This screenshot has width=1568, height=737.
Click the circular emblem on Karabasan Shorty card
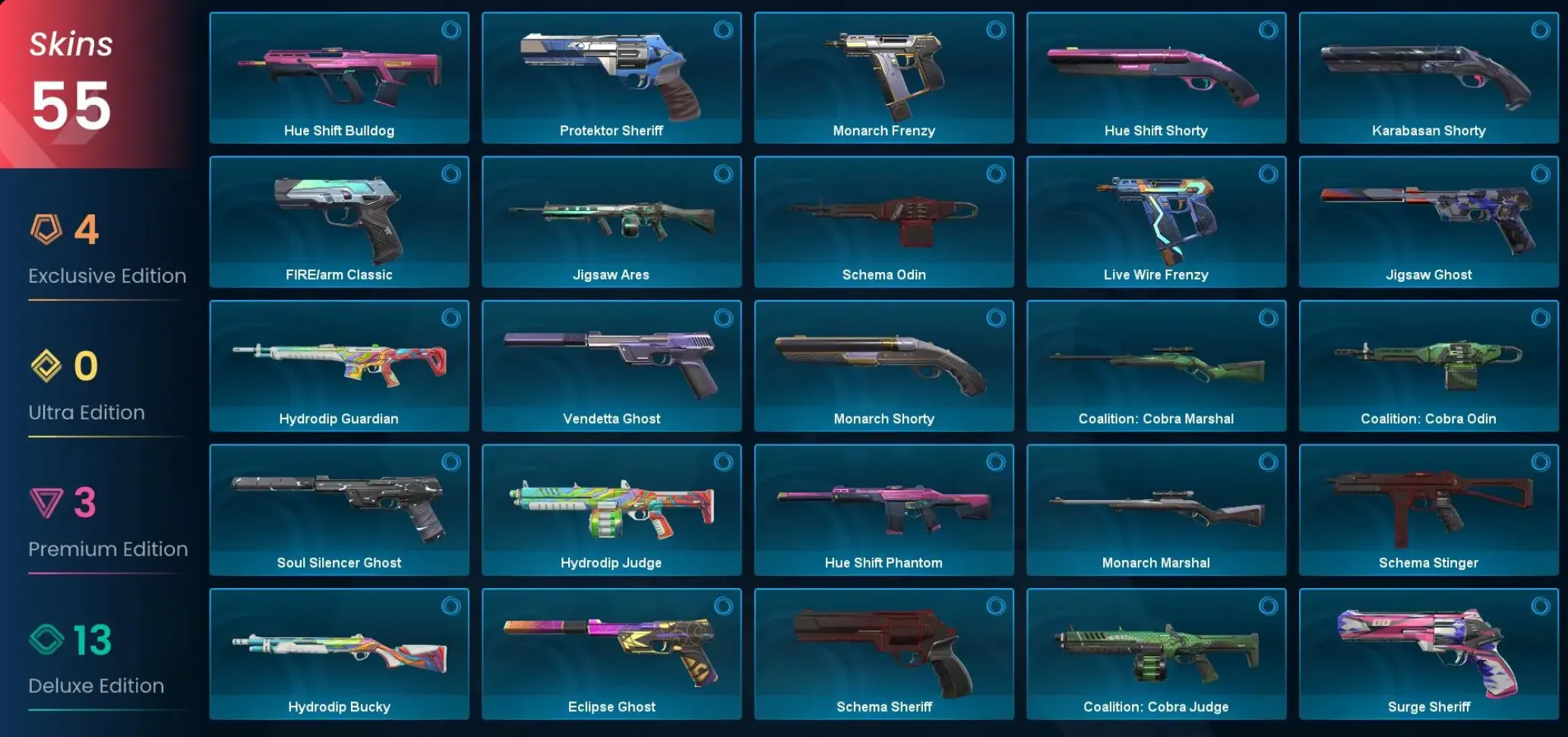[1539, 30]
